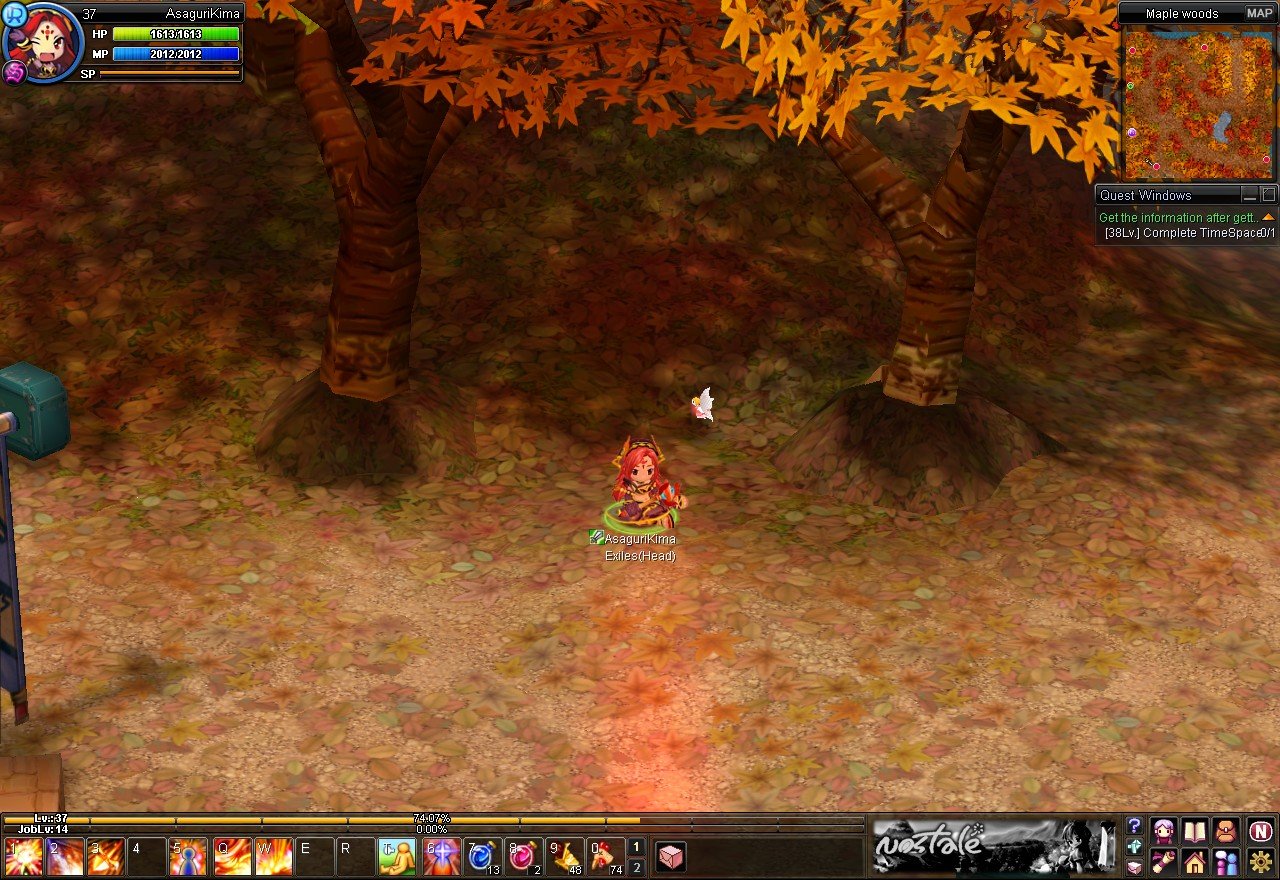This screenshot has height=880, width=1280.
Task: Open the friends list icon
Action: pyautogui.click(x=1226, y=862)
